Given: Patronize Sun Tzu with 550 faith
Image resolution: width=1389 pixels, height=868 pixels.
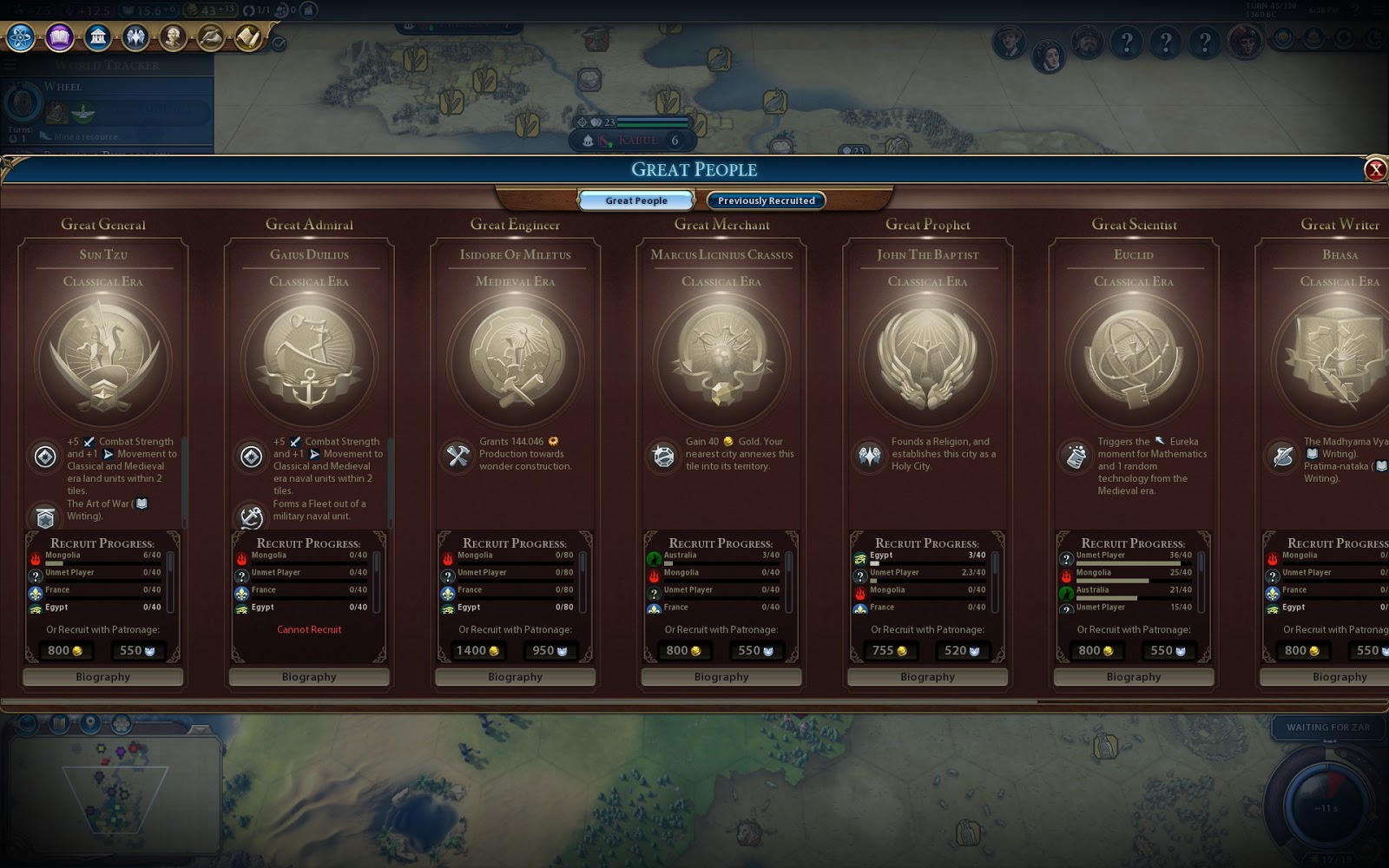Looking at the screenshot, I should (137, 650).
